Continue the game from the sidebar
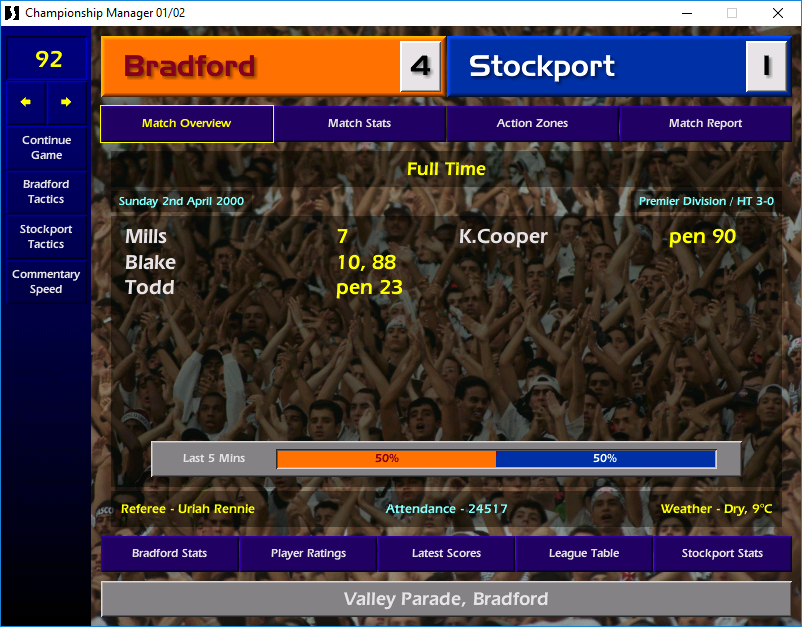This screenshot has width=802, height=627. click(x=46, y=148)
